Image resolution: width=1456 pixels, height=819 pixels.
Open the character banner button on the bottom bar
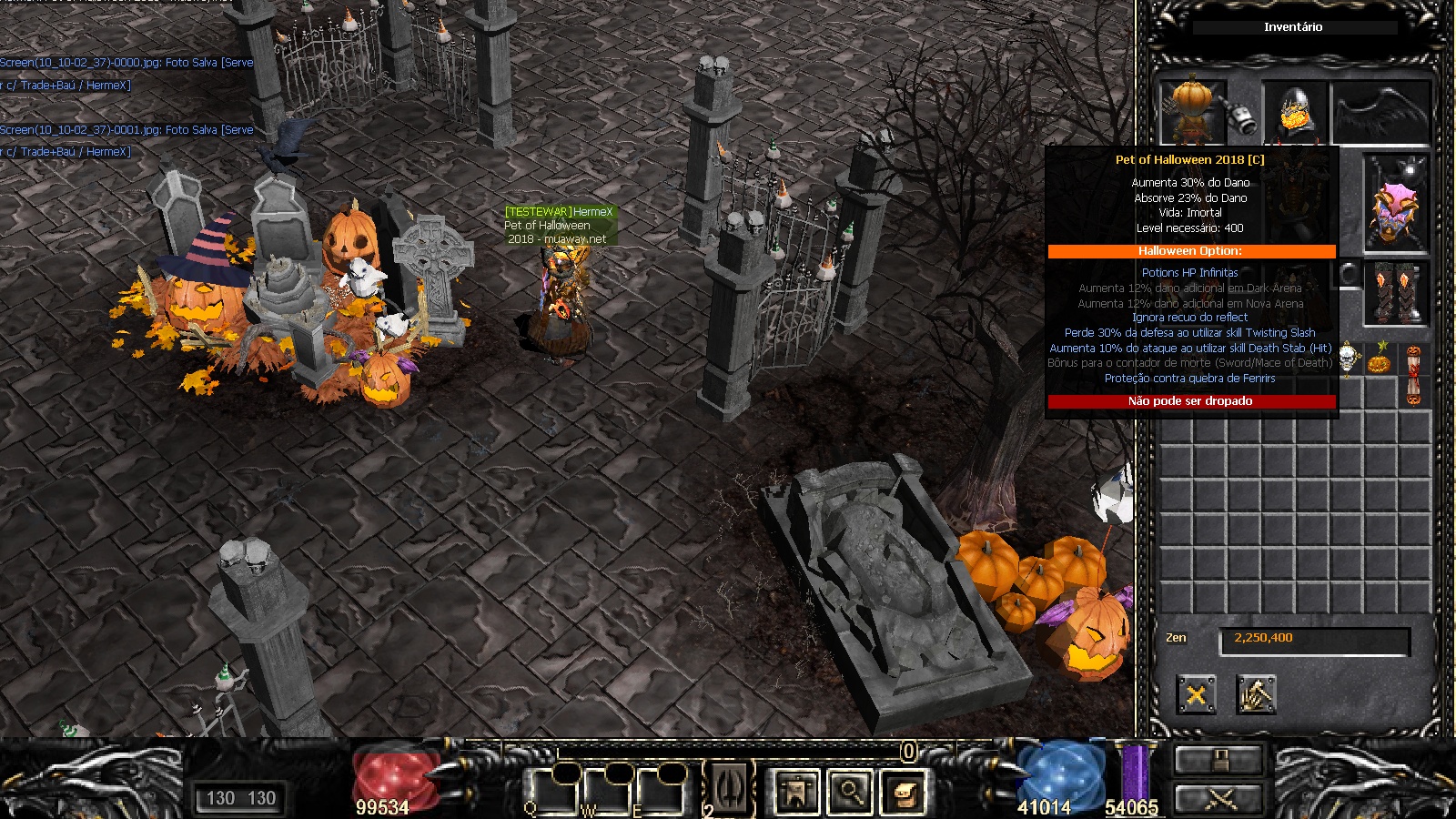pos(796,792)
